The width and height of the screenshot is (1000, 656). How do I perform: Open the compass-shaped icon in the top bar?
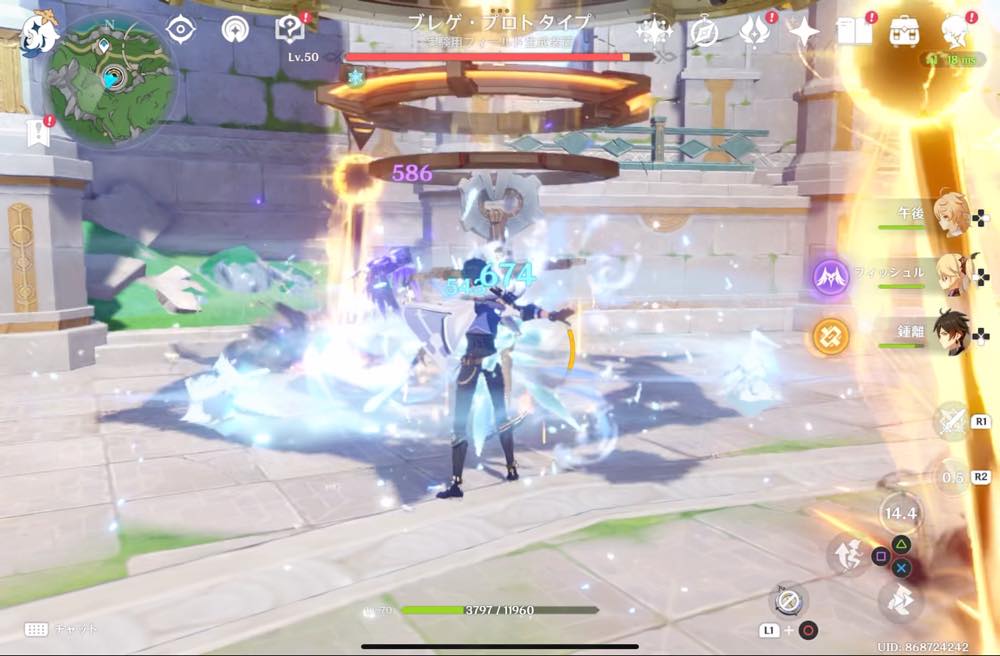704,32
